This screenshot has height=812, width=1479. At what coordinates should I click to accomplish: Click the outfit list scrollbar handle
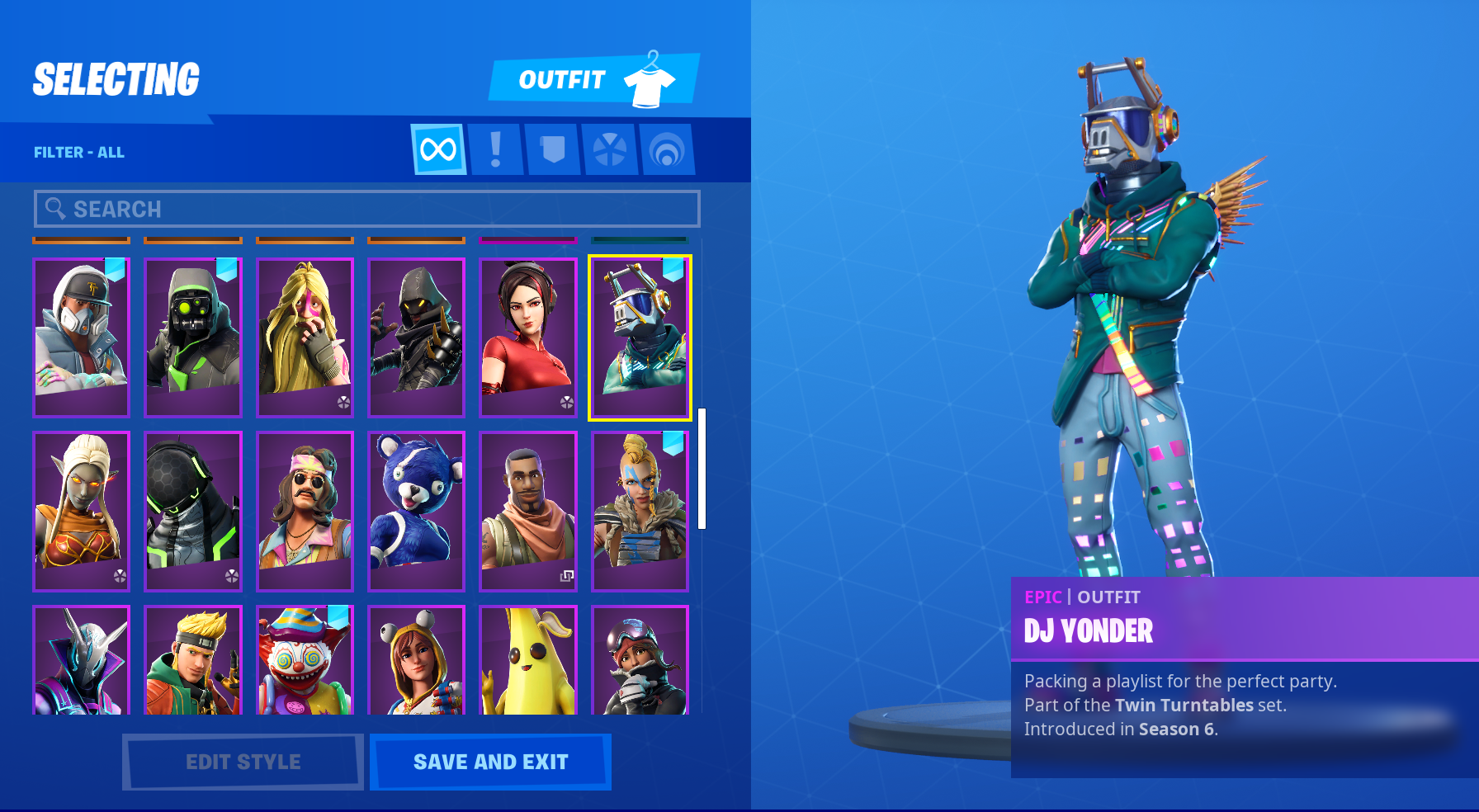(702, 468)
